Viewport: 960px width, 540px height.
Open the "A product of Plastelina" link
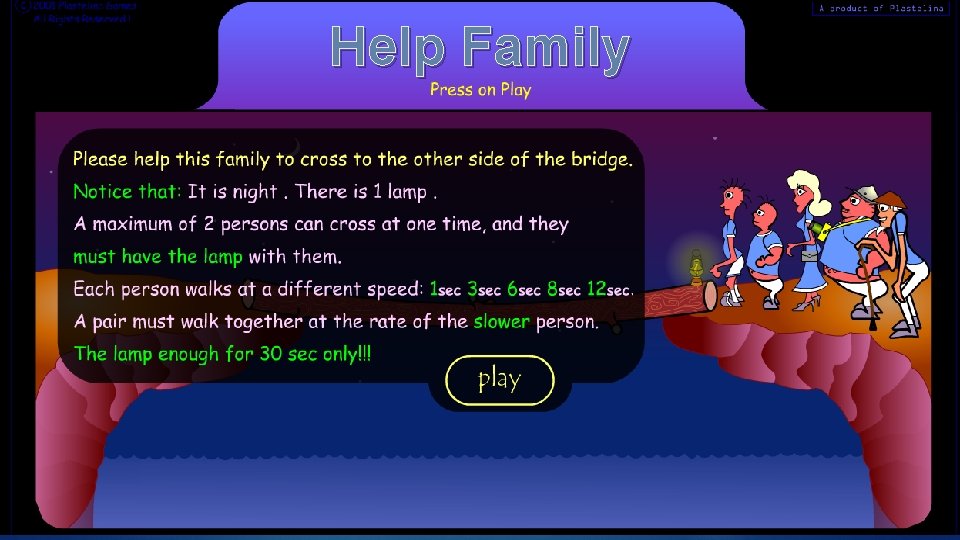click(880, 8)
